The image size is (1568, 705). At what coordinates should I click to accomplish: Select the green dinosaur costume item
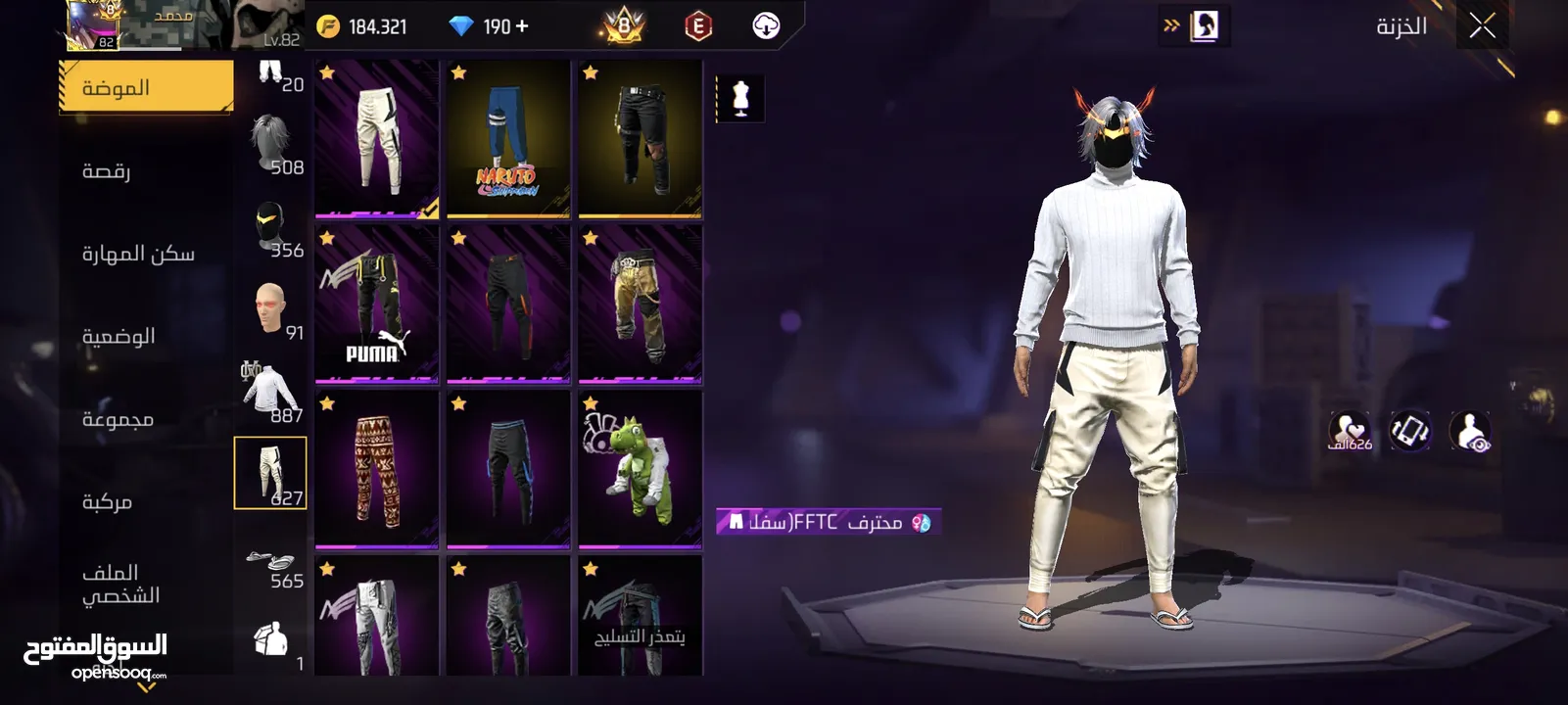point(640,469)
